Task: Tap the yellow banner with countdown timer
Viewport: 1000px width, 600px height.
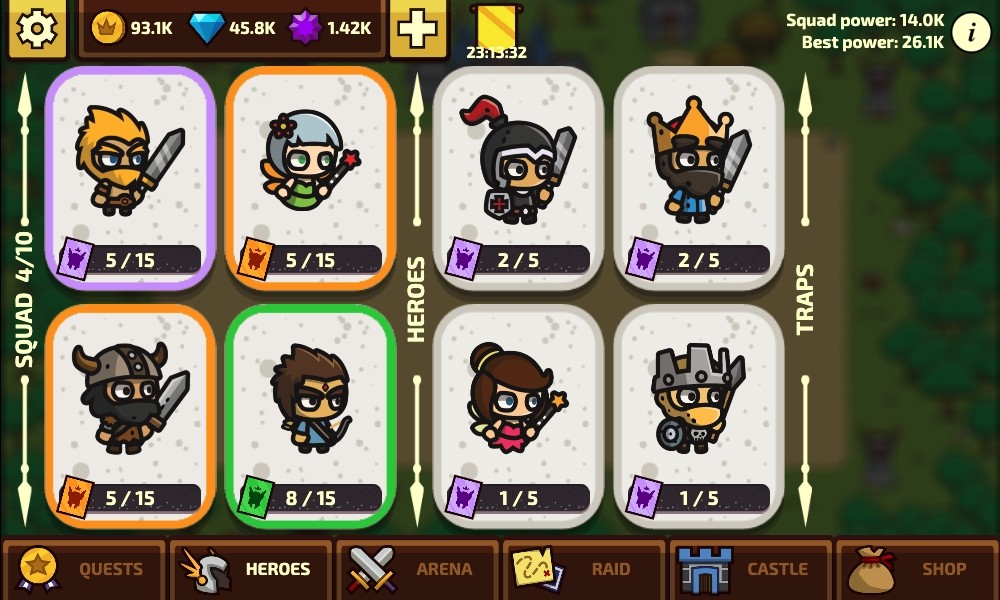Action: [x=495, y=30]
